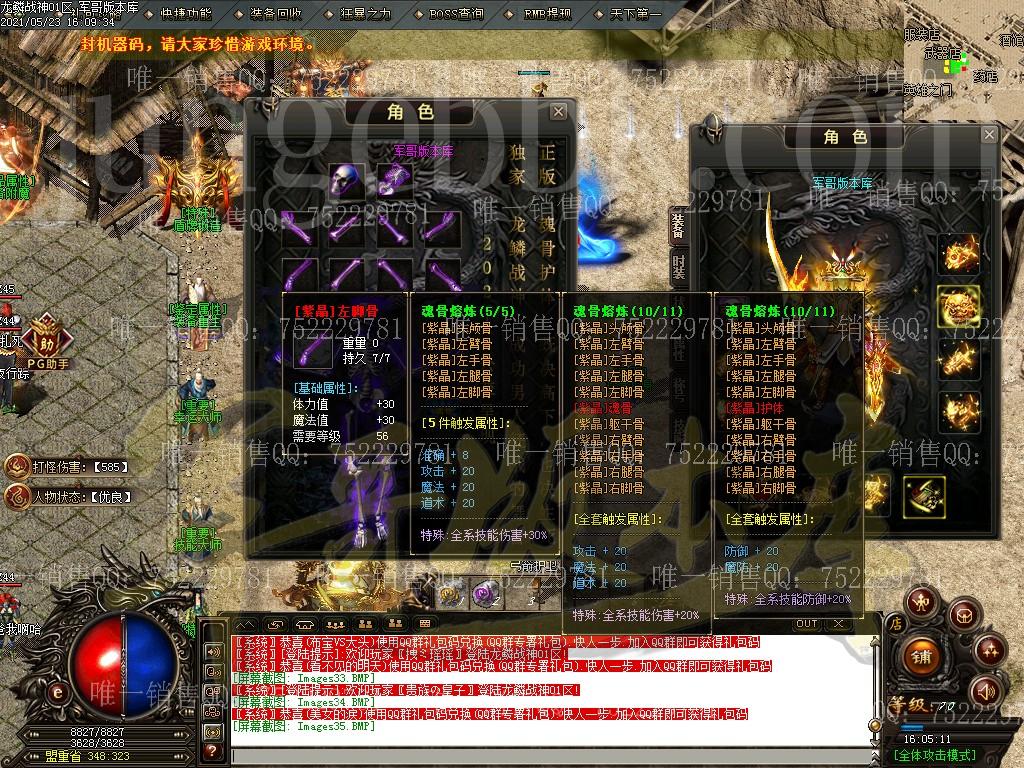The height and width of the screenshot is (768, 1024).
Task: Select the 狂暴之力 menu entry
Action: click(364, 14)
